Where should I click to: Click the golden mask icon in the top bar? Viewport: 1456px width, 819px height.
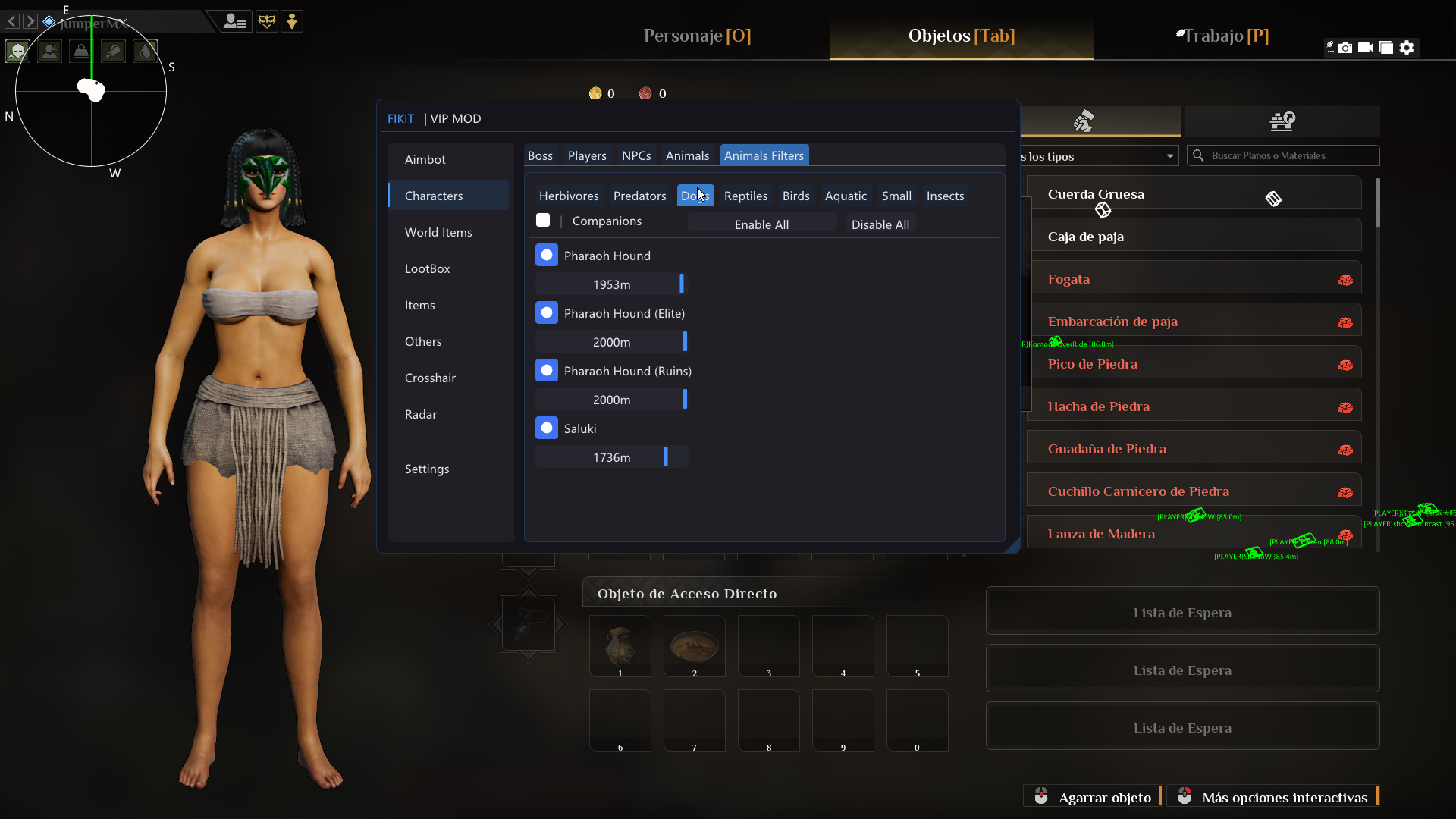click(x=267, y=21)
